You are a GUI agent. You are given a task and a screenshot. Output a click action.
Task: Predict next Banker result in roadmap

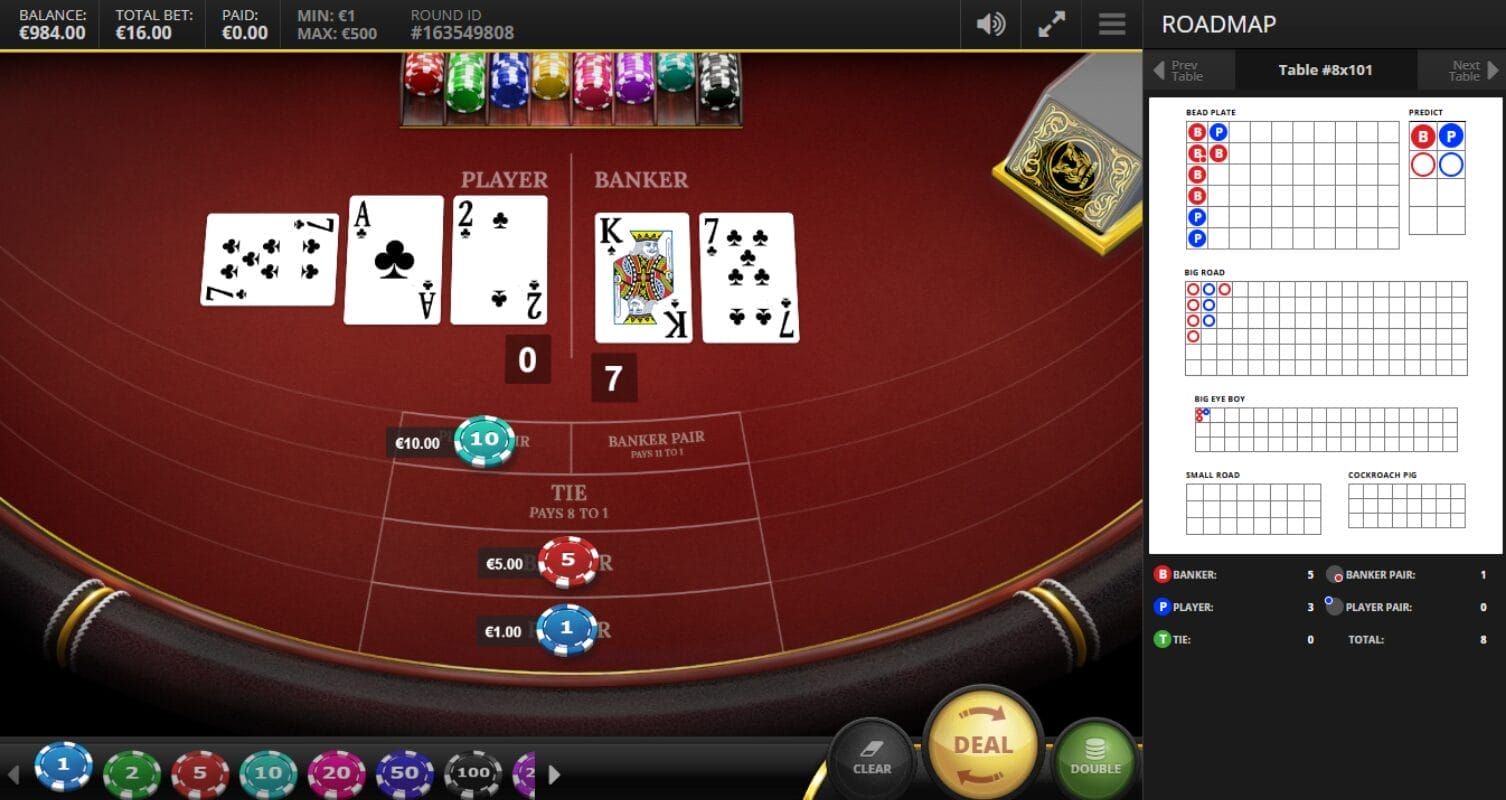(x=1423, y=137)
